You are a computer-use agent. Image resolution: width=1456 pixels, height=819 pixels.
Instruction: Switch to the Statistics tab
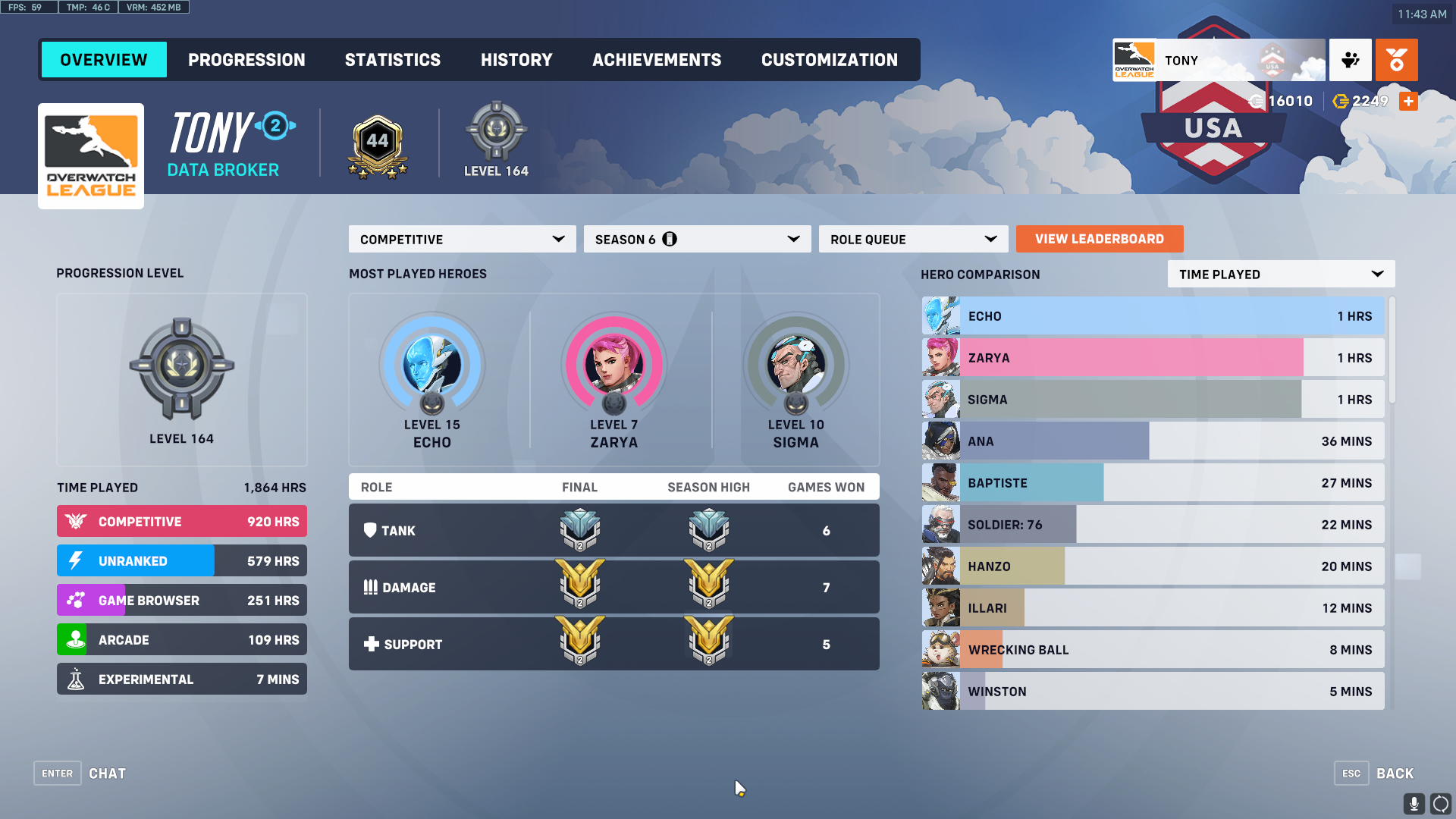(393, 59)
